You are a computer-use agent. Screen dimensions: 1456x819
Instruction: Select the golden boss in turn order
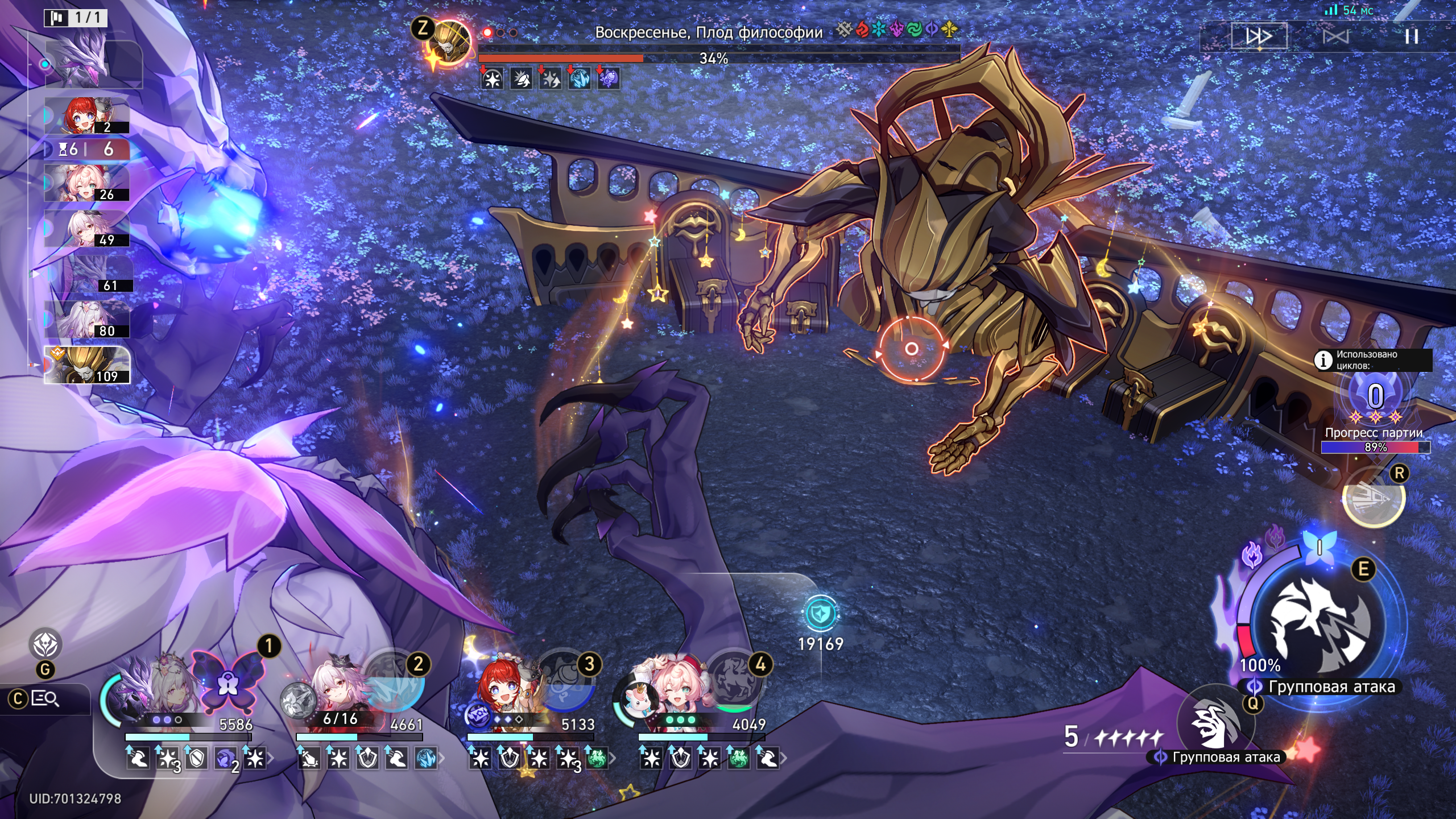point(87,365)
